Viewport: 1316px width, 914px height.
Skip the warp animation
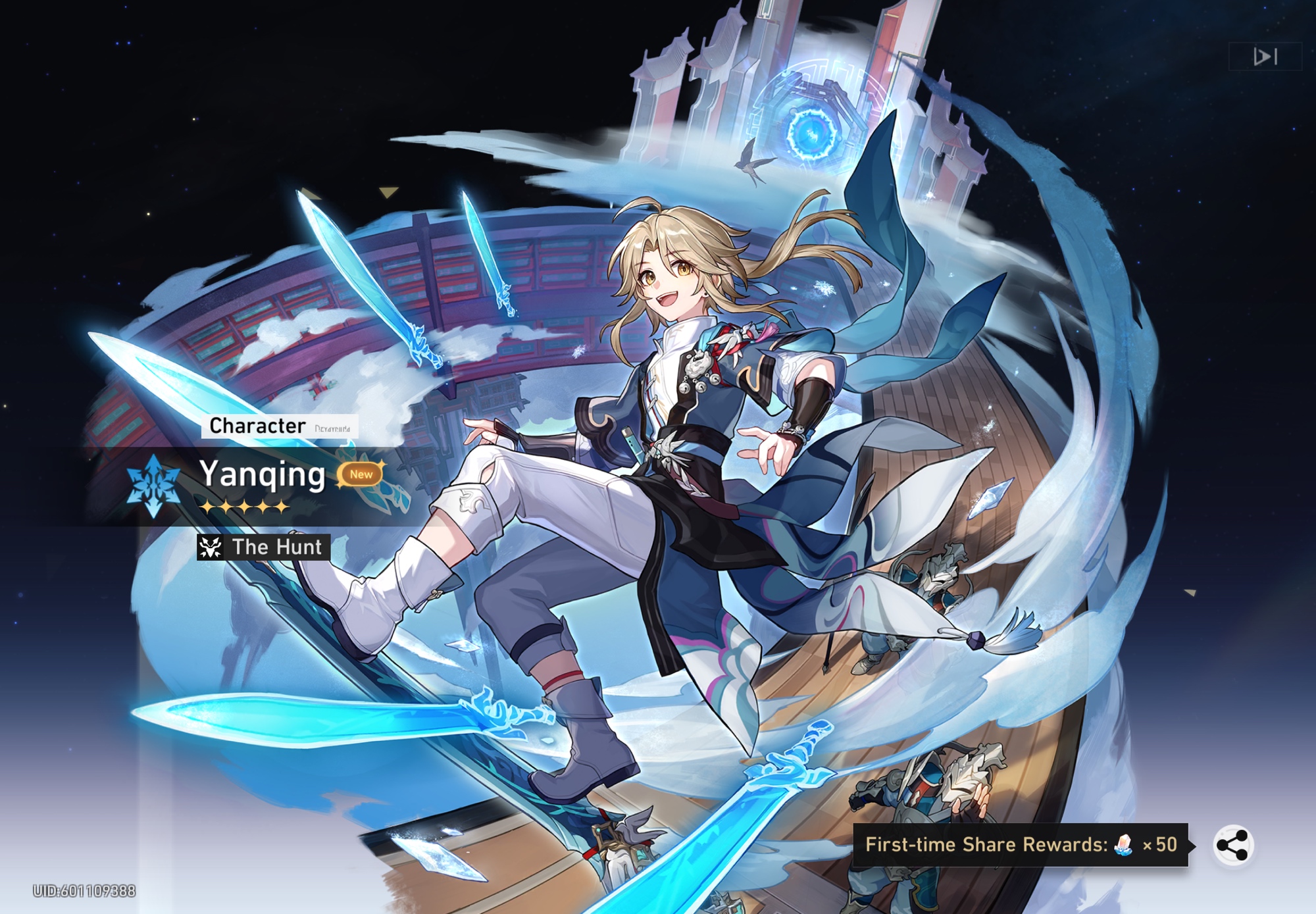pyautogui.click(x=1265, y=57)
